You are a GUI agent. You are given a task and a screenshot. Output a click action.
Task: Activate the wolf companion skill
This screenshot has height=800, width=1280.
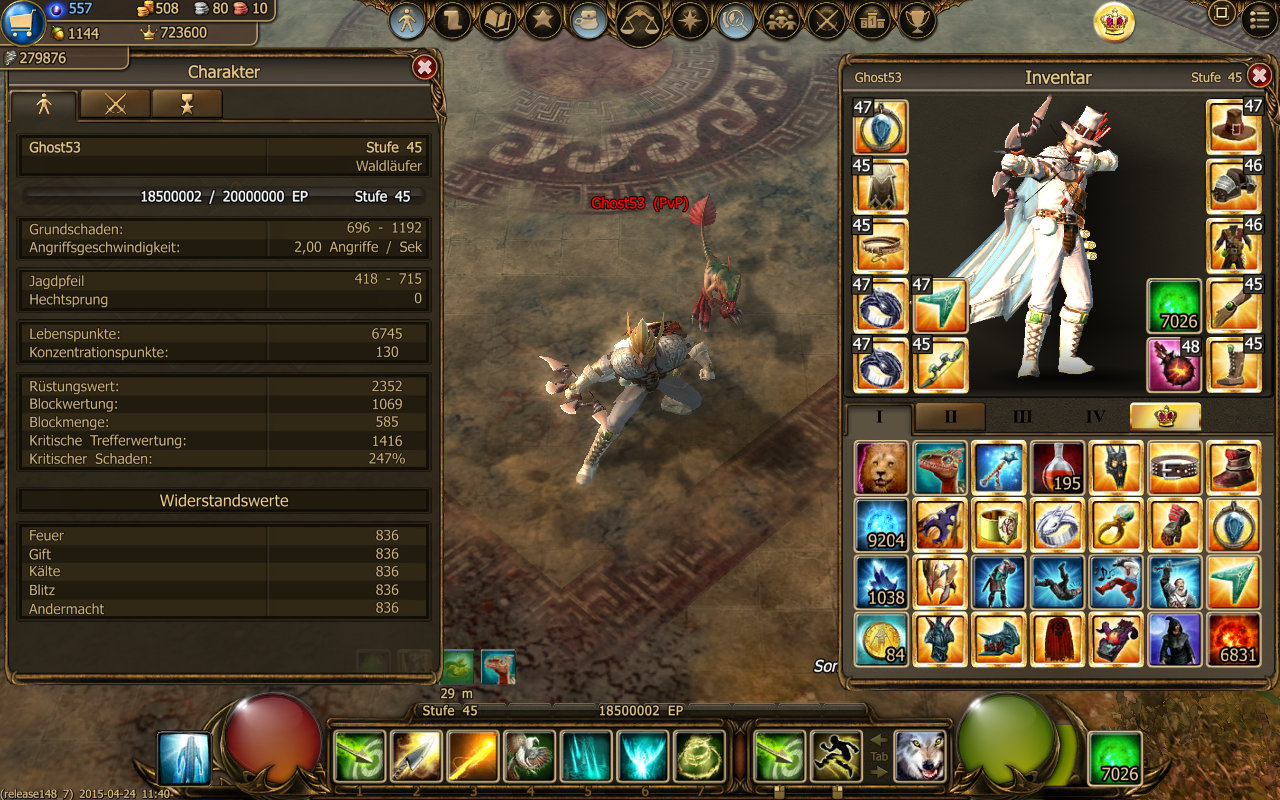coord(920,756)
